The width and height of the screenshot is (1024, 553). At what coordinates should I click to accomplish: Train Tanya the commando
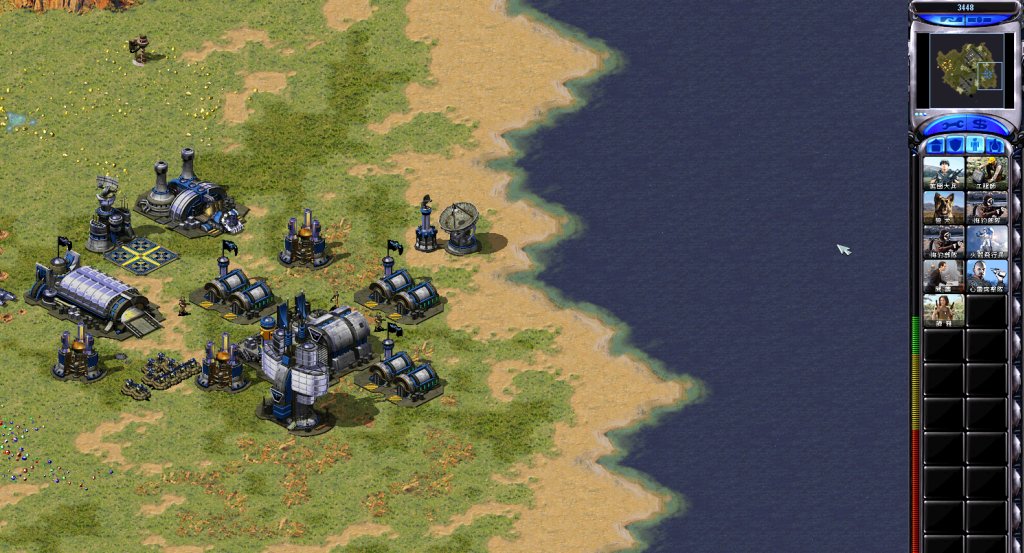[x=943, y=311]
